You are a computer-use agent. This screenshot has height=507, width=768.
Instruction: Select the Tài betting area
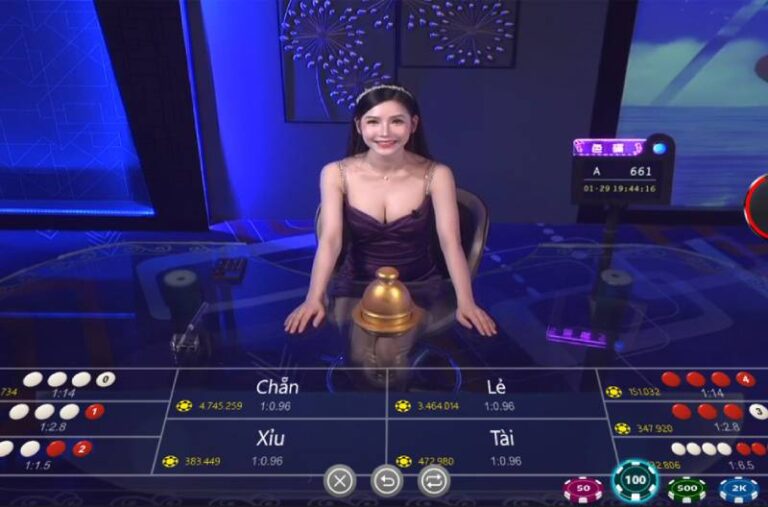point(501,447)
